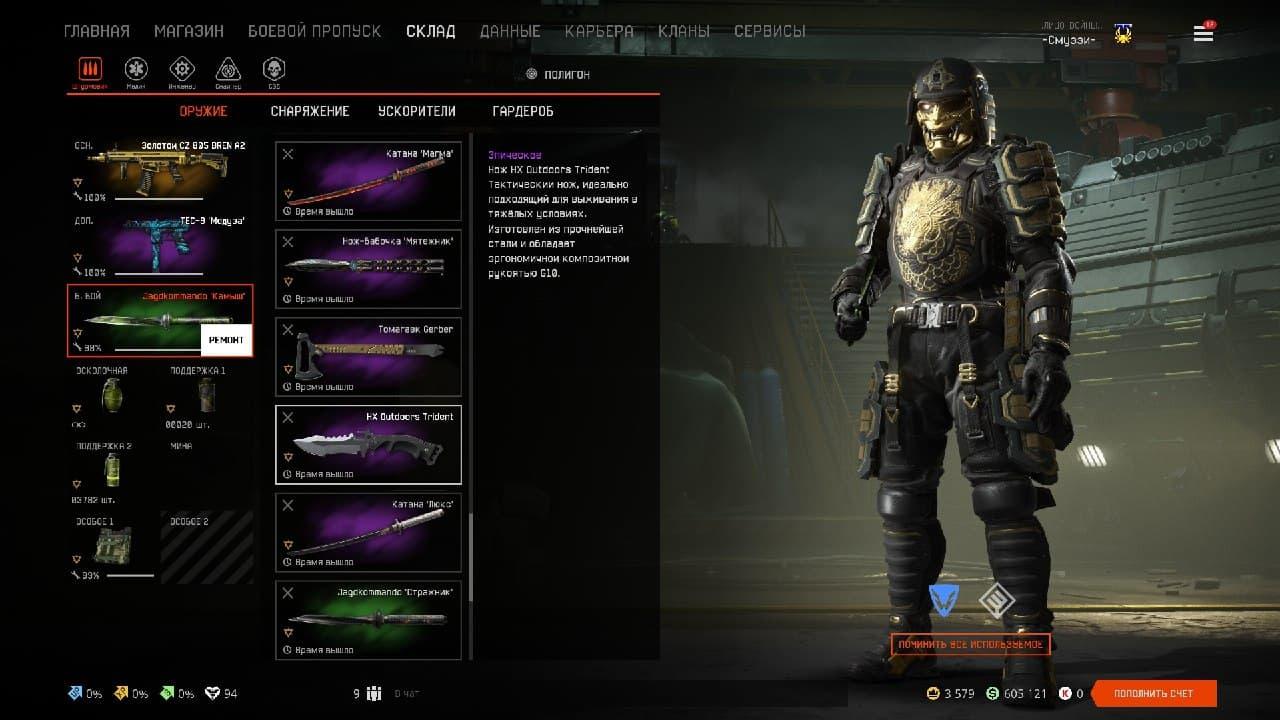Repair the Jagdkommando knife with РЕМОНТ
Image resolution: width=1280 pixels, height=720 pixels.
click(x=226, y=340)
